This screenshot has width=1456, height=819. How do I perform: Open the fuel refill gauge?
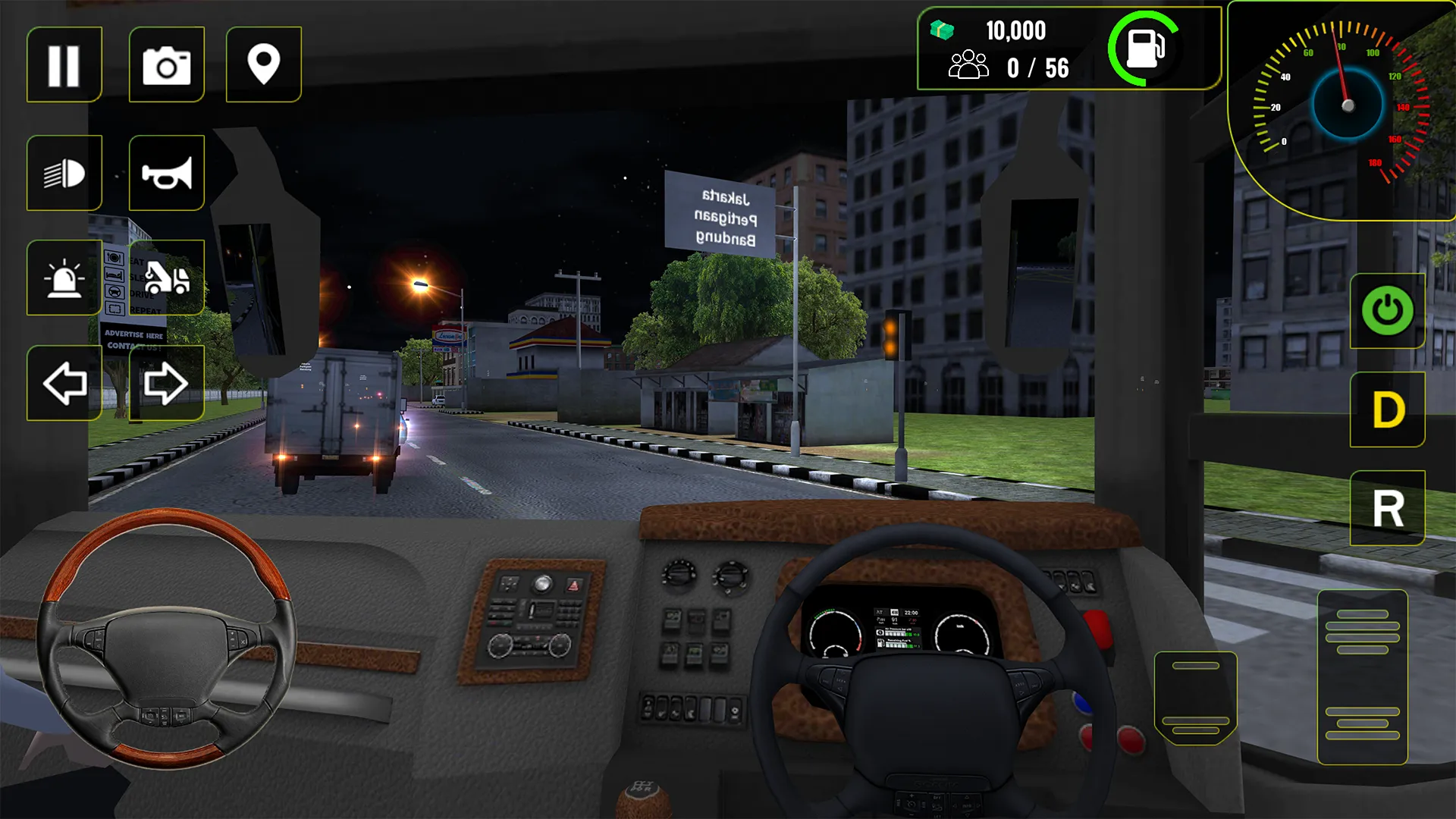click(1145, 48)
